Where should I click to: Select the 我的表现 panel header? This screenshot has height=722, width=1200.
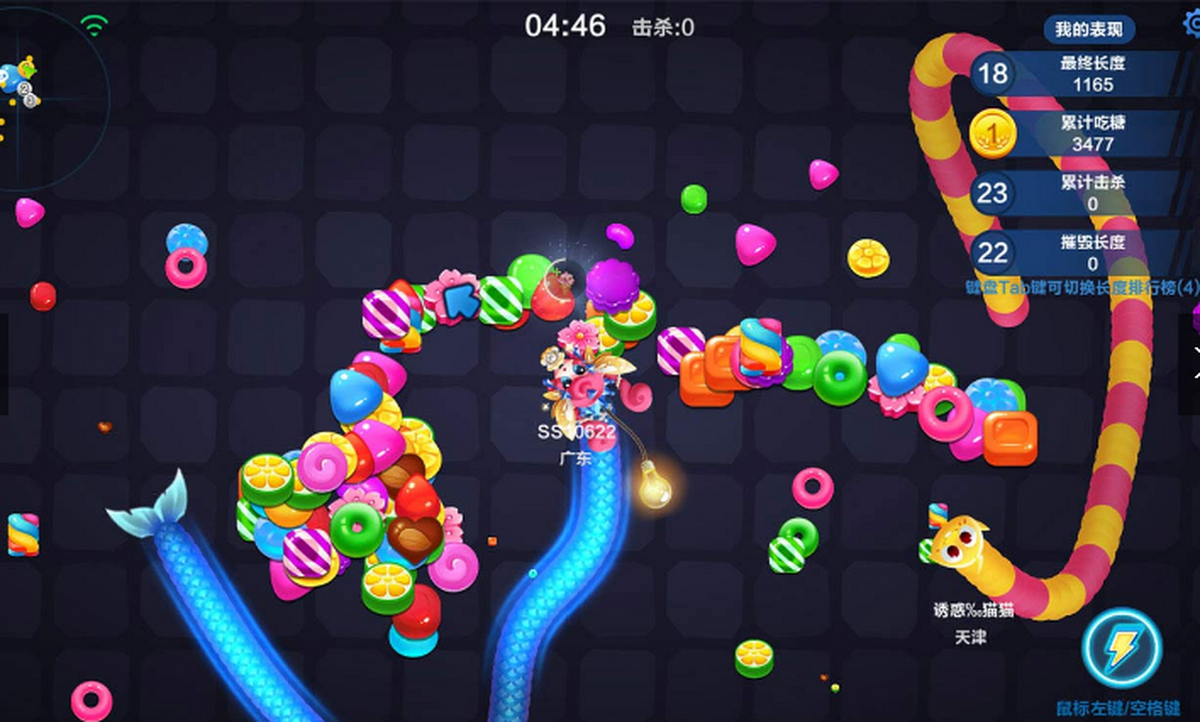(1089, 29)
